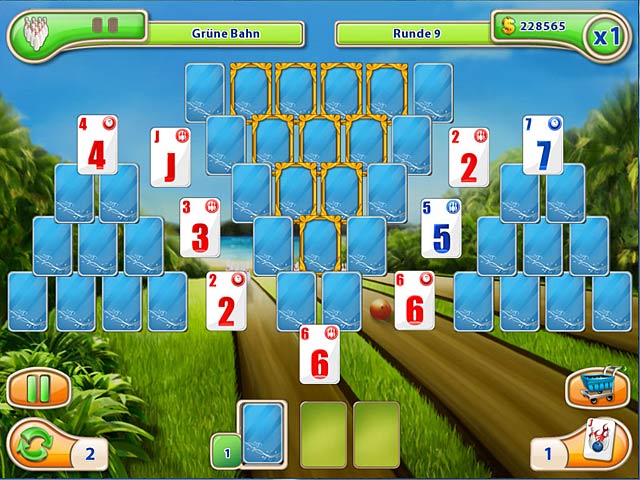Pick the red Jack card
Image resolution: width=640 pixels, height=480 pixels.
pos(170,157)
